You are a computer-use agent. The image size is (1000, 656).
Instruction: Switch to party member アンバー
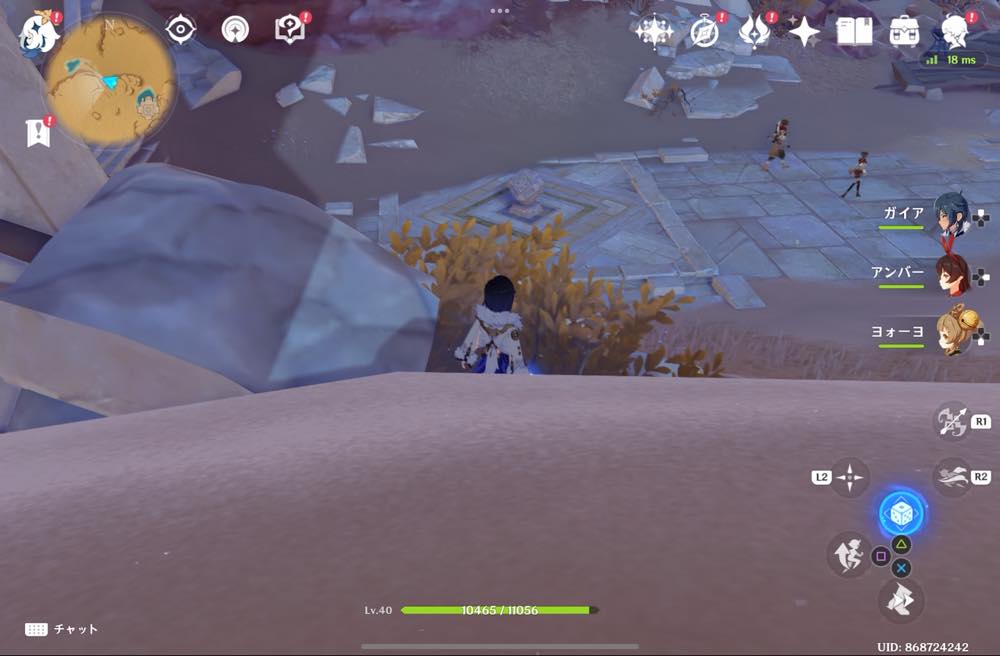(x=952, y=274)
